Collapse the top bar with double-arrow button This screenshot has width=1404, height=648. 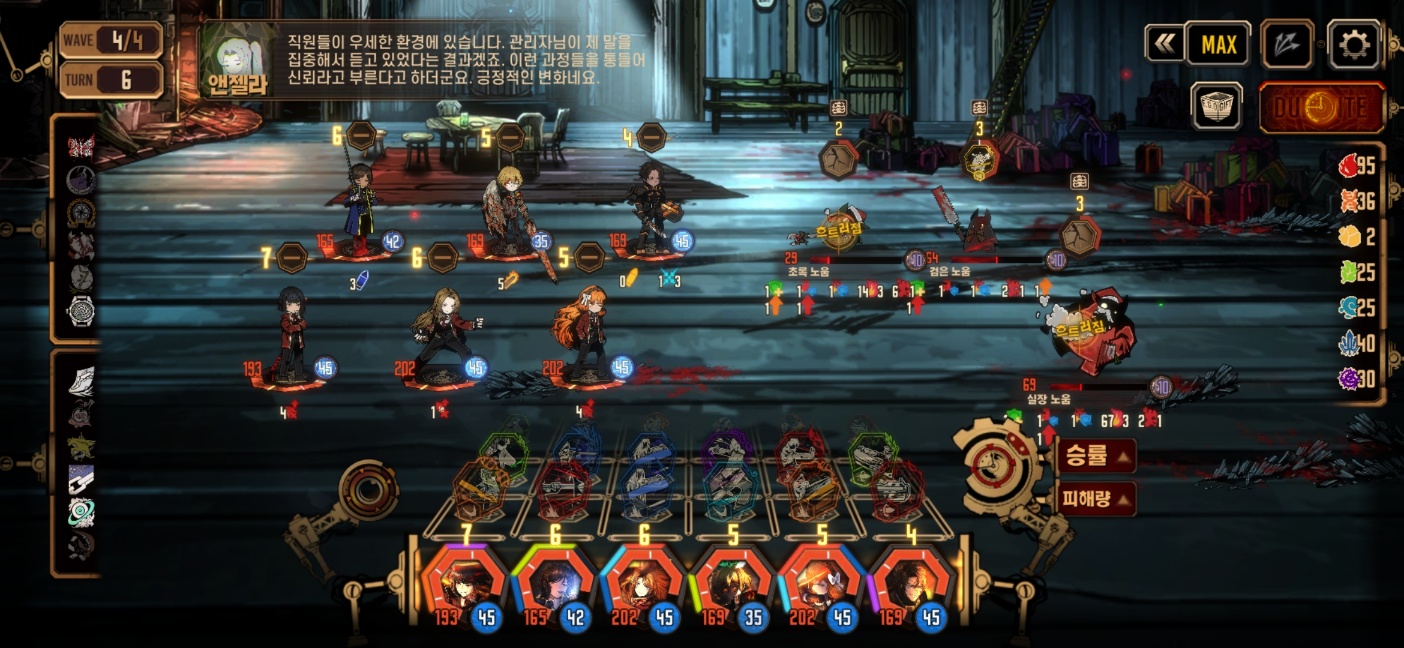pos(1164,44)
